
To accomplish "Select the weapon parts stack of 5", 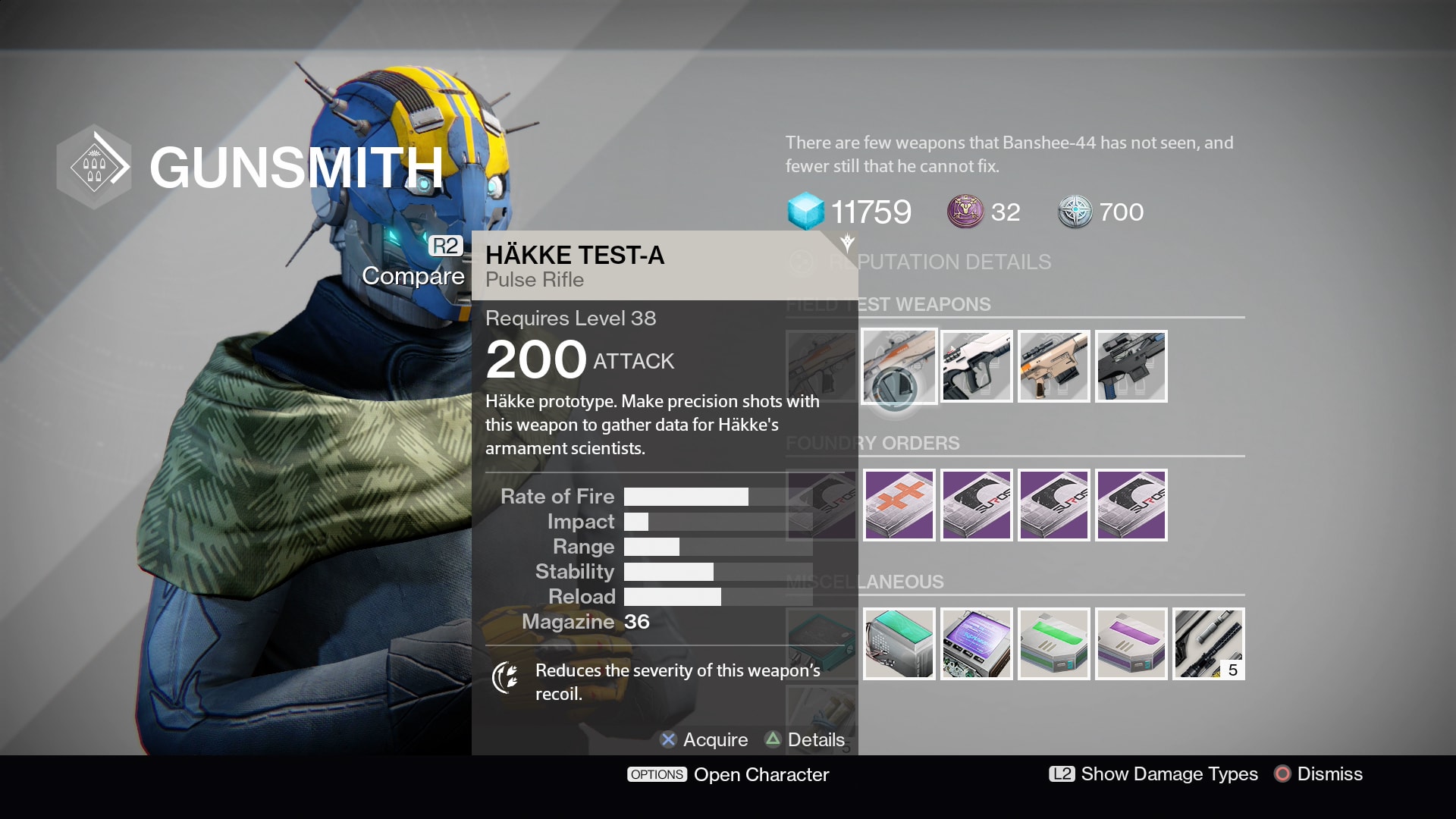I will coord(1208,644).
